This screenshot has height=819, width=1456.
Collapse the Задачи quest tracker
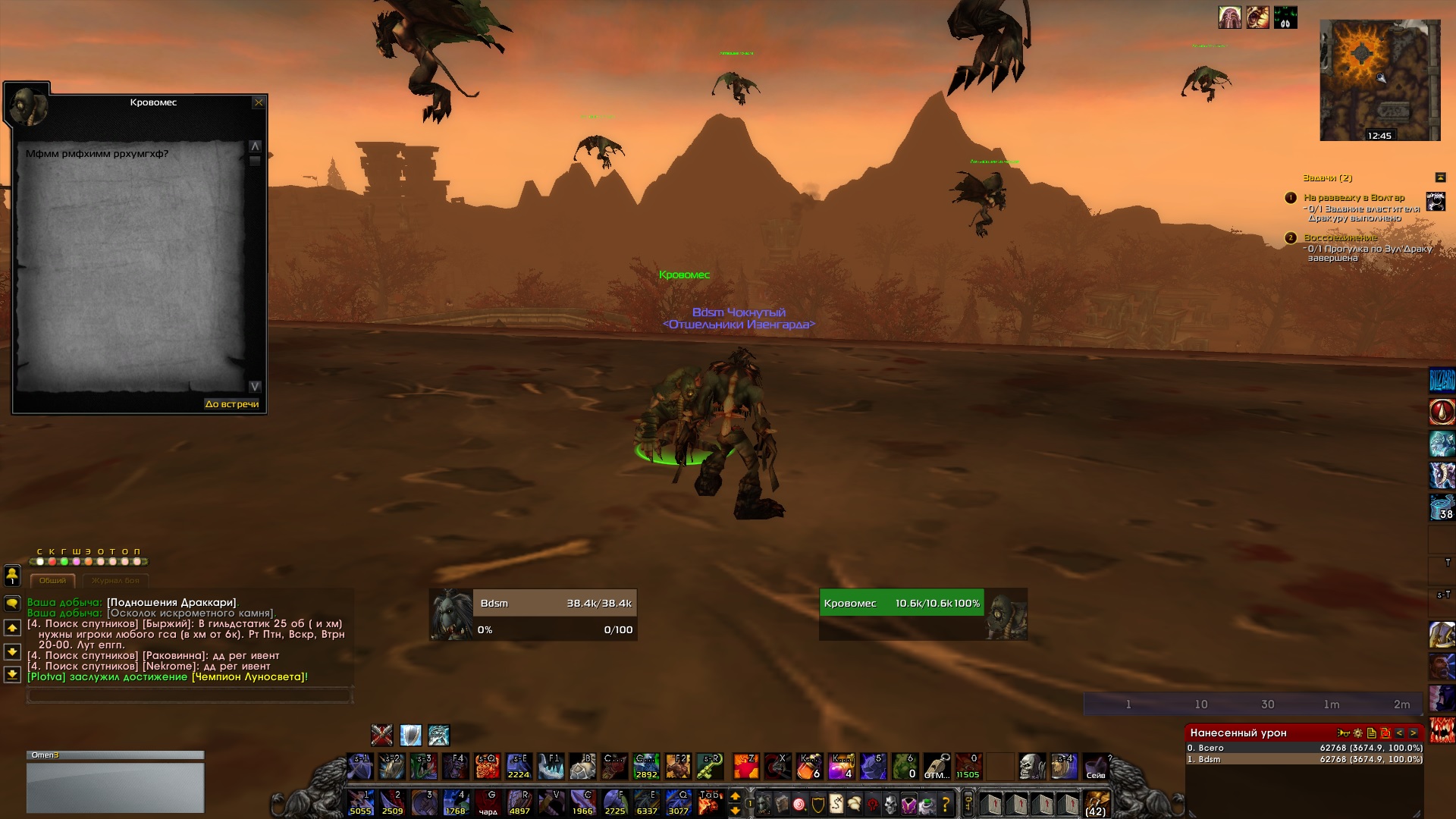click(1440, 177)
